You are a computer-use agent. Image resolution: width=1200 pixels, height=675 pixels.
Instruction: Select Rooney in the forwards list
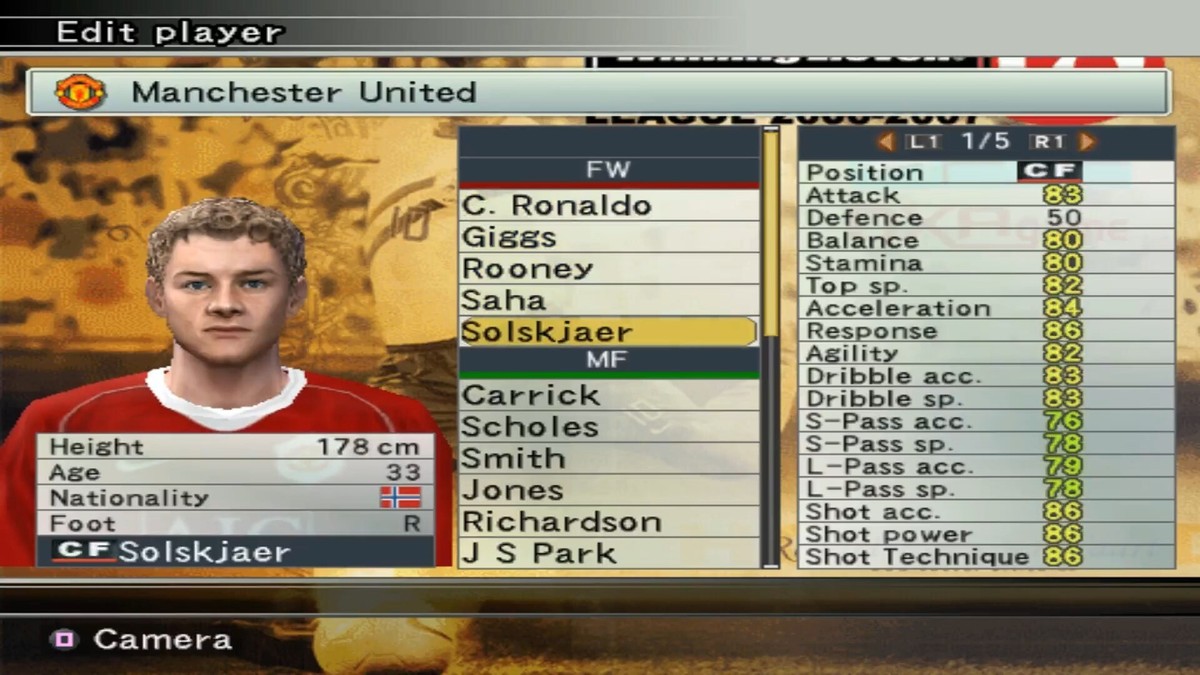point(607,268)
